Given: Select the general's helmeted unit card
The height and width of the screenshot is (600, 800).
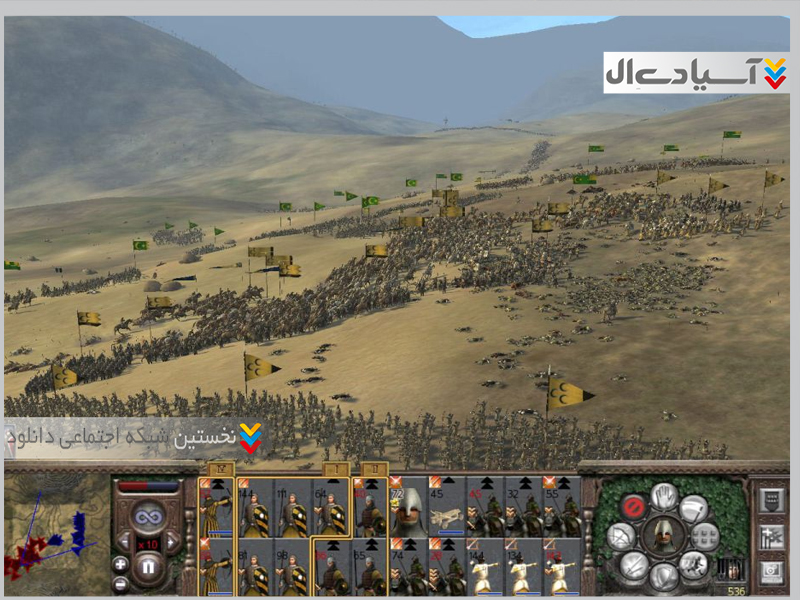Looking at the screenshot, I should pos(408,507).
